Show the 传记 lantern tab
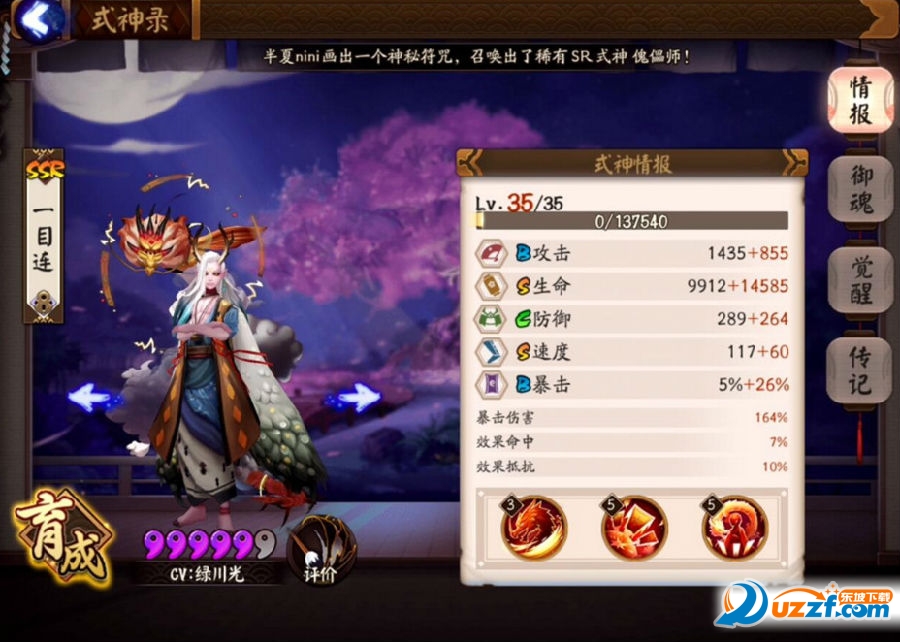Viewport: 900px width, 642px height. pyautogui.click(x=858, y=370)
